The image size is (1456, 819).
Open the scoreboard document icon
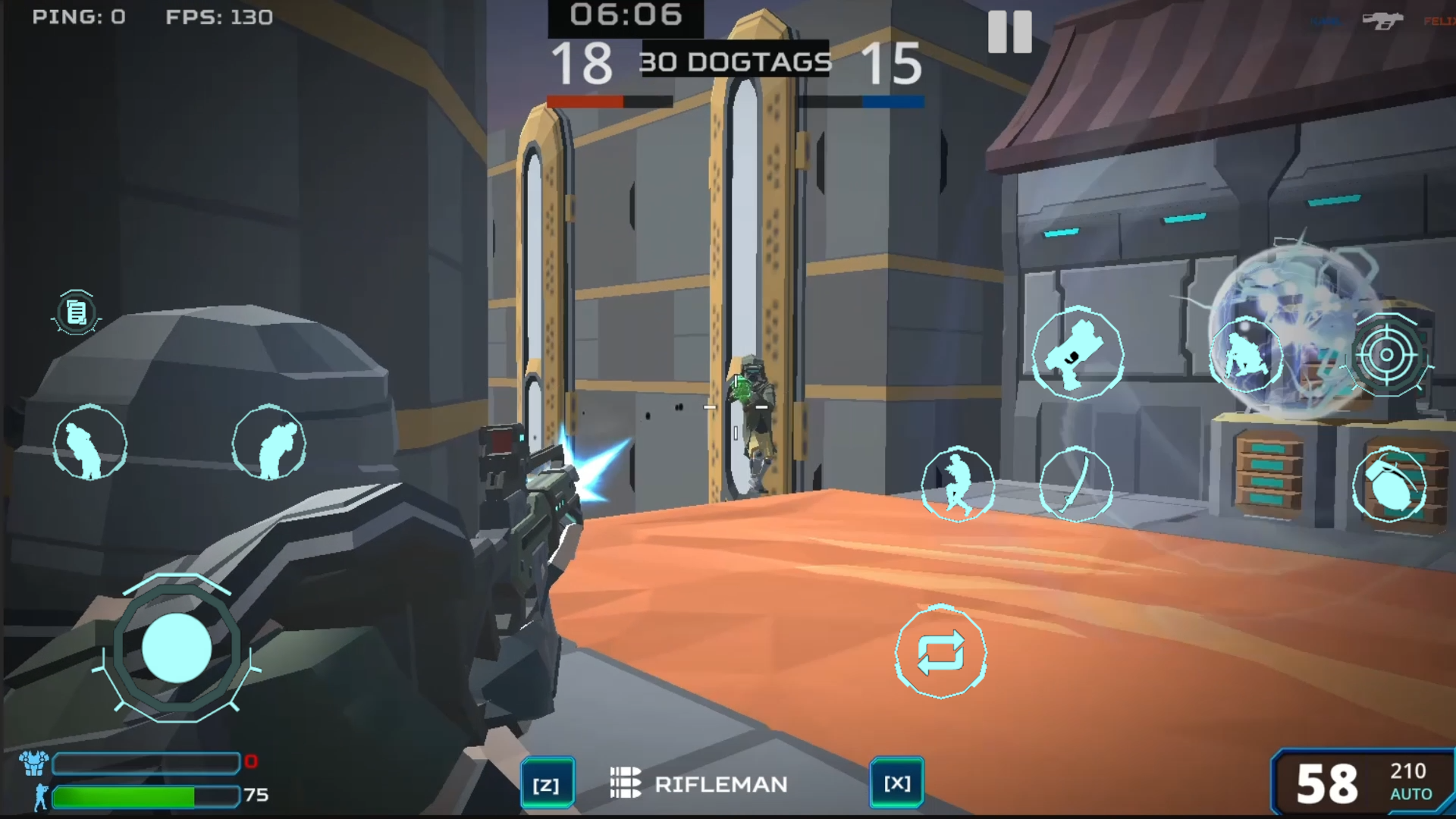pos(75,312)
